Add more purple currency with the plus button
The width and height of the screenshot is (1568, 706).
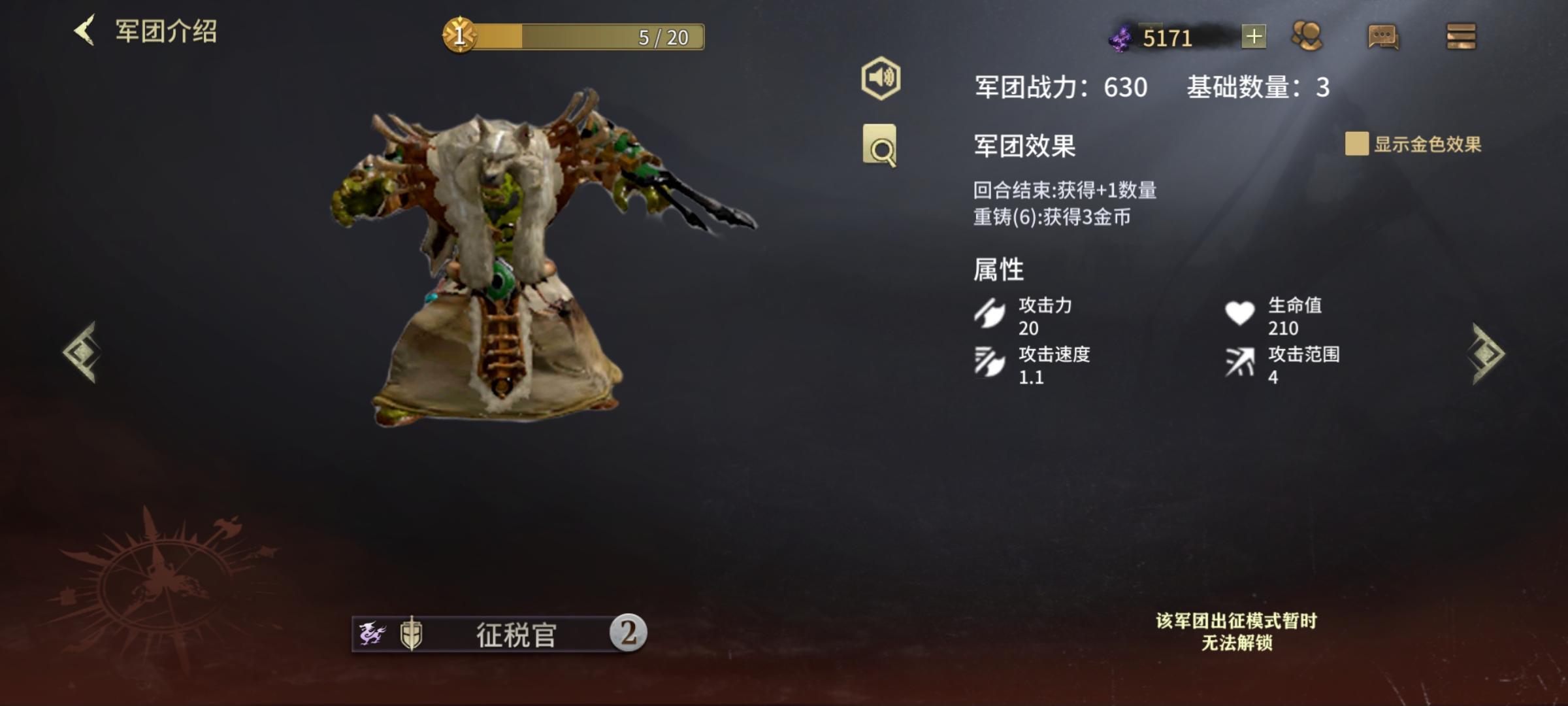[1253, 37]
